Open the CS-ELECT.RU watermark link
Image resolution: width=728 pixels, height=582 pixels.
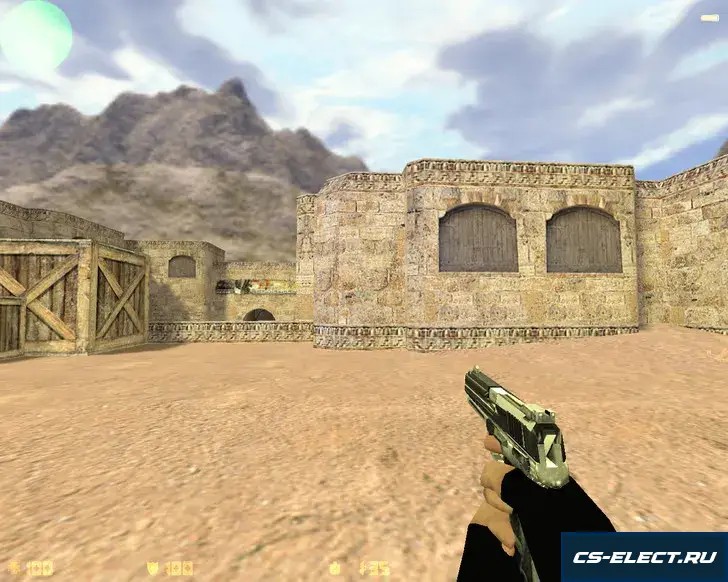pyautogui.click(x=643, y=557)
